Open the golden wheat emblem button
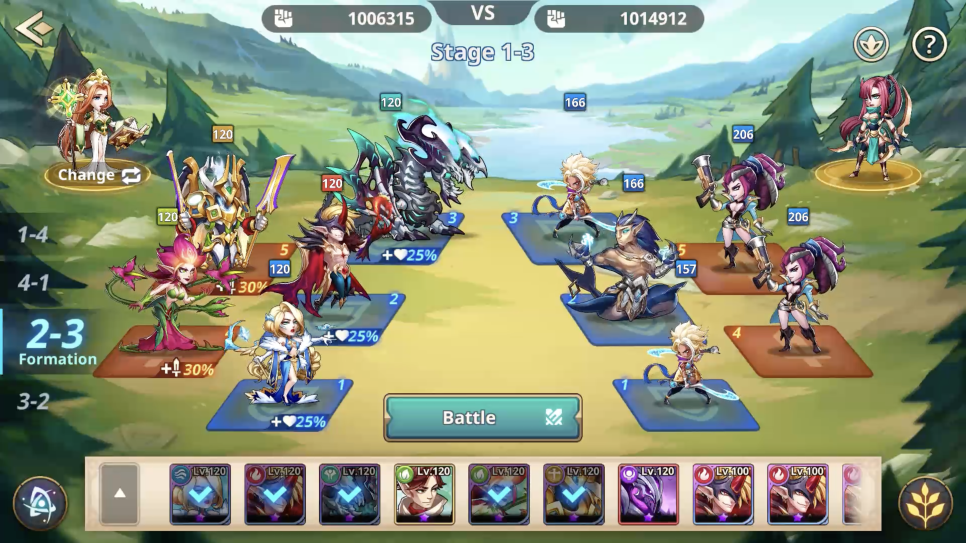The image size is (966, 543). (924, 503)
